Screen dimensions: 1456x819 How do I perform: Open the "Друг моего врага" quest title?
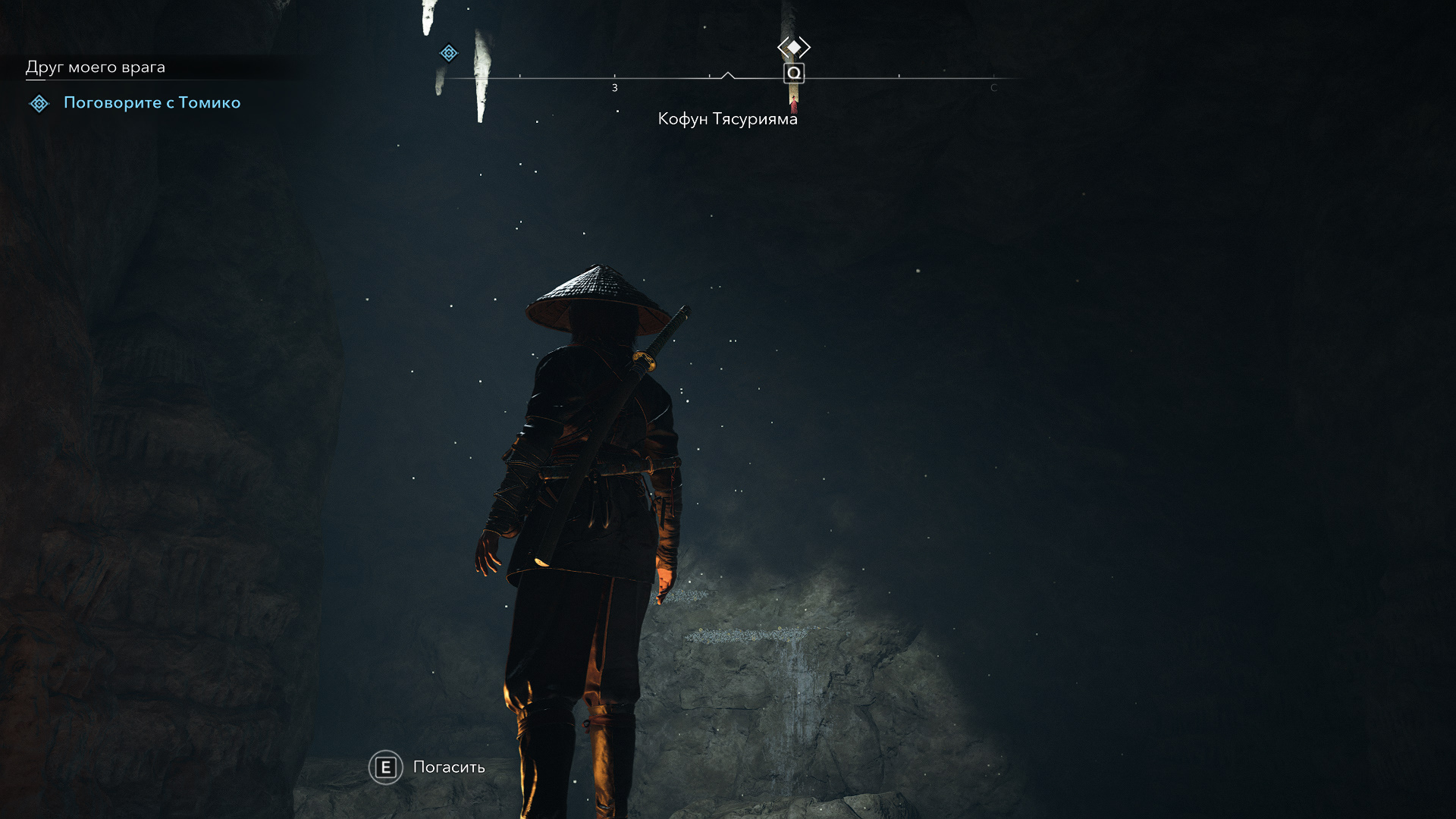pos(96,67)
